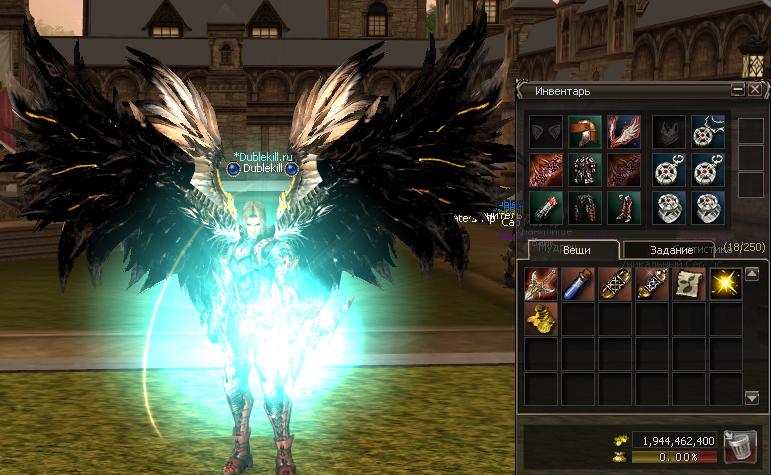Minimize the inventory window
This screenshot has height=475, width=771.
point(739,91)
